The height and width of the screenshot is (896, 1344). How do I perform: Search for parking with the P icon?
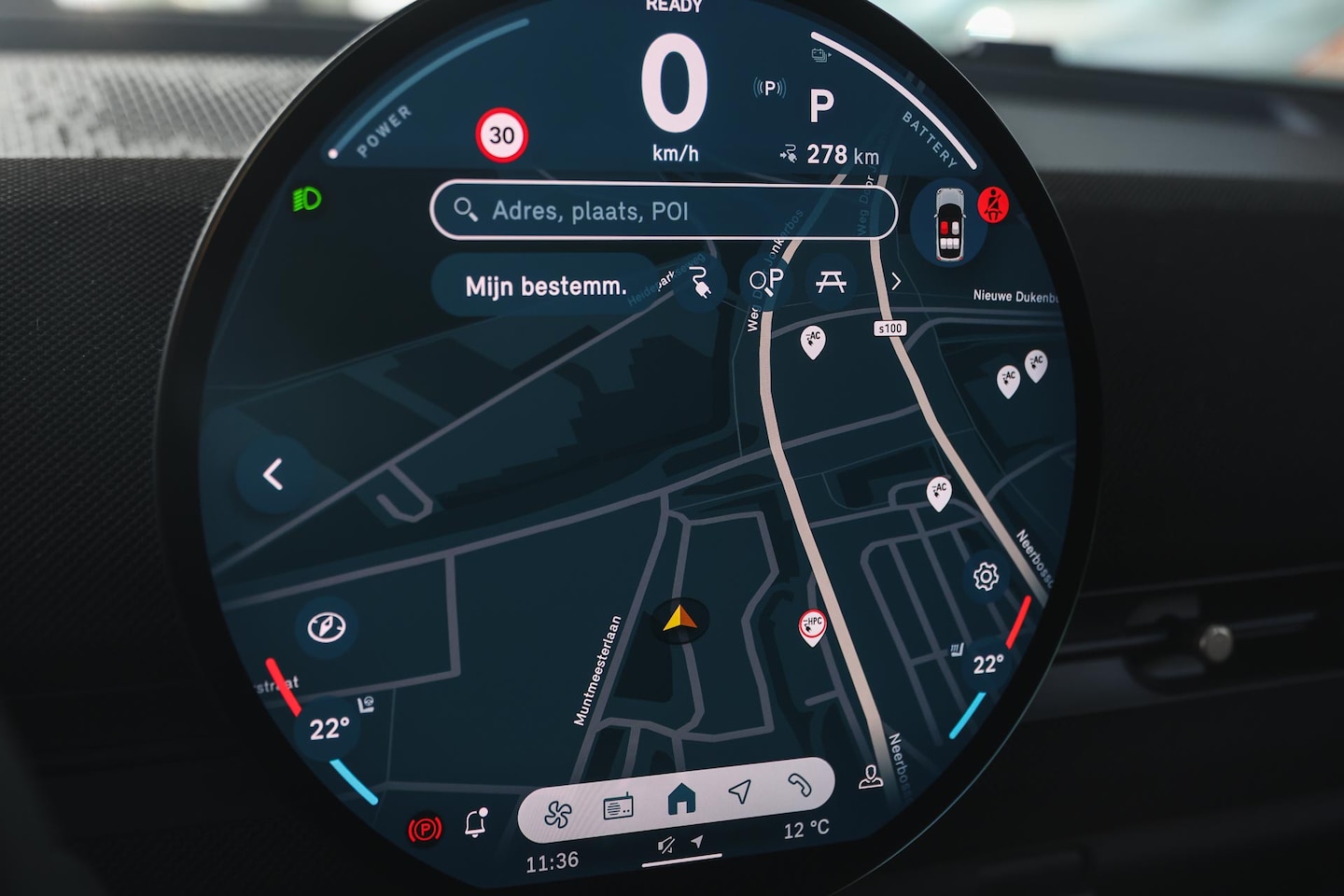click(x=766, y=281)
